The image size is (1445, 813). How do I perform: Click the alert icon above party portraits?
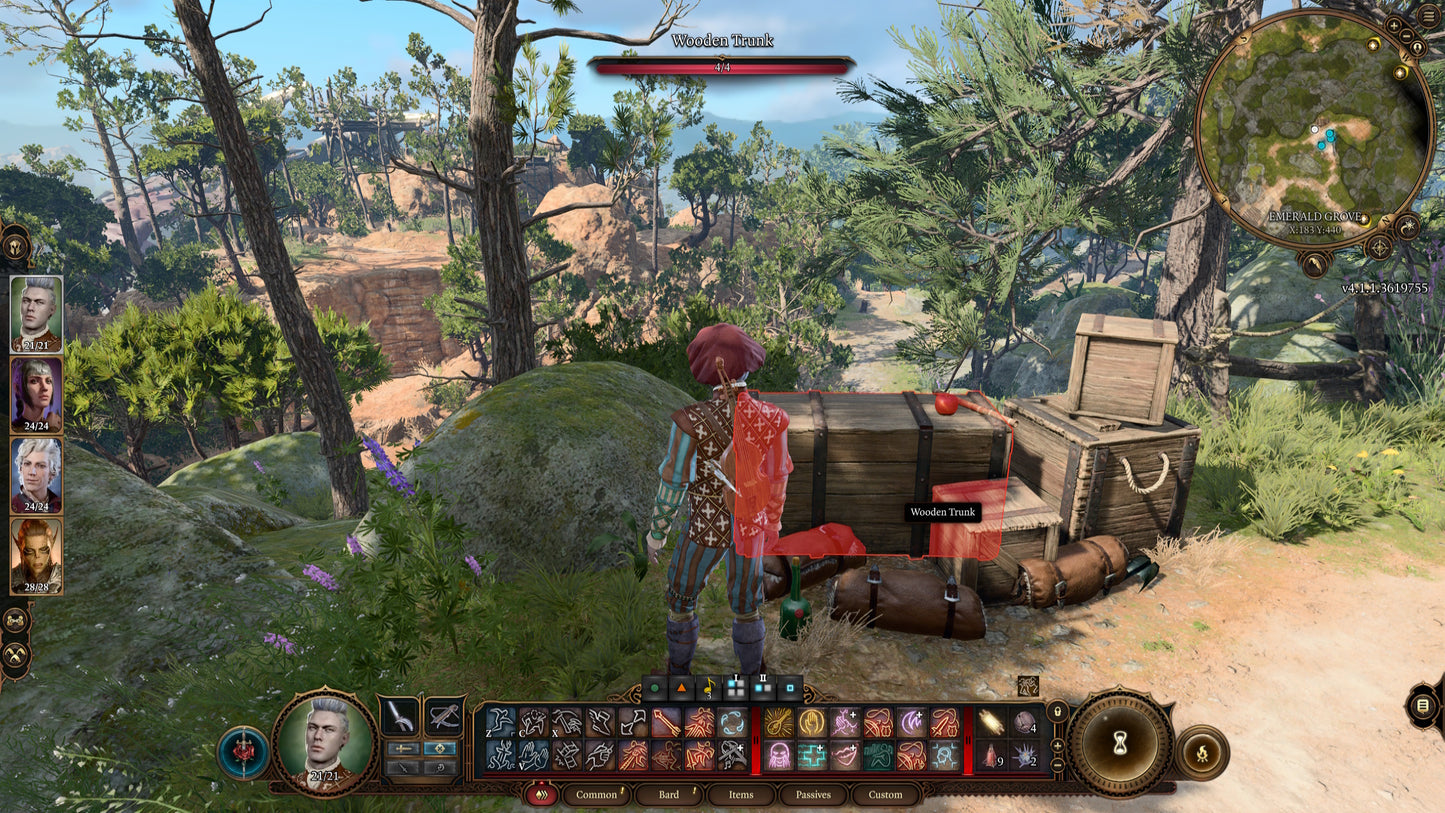18,247
